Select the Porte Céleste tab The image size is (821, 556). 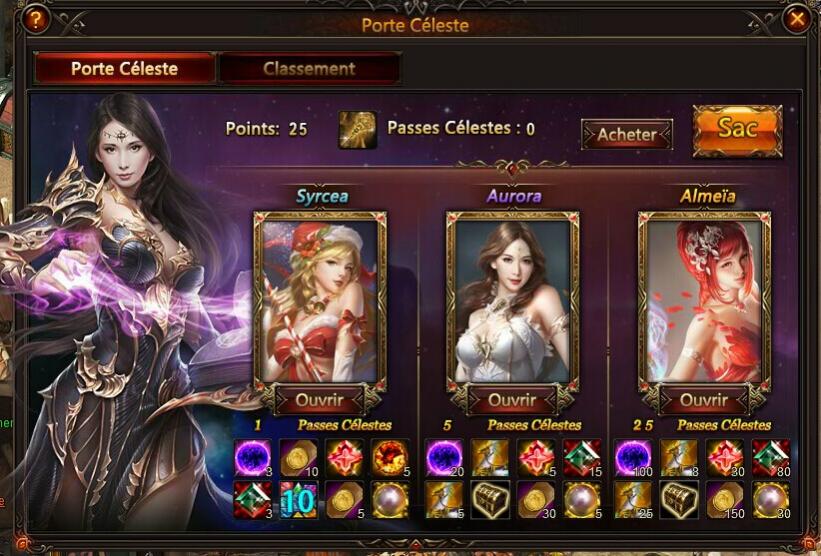[124, 69]
